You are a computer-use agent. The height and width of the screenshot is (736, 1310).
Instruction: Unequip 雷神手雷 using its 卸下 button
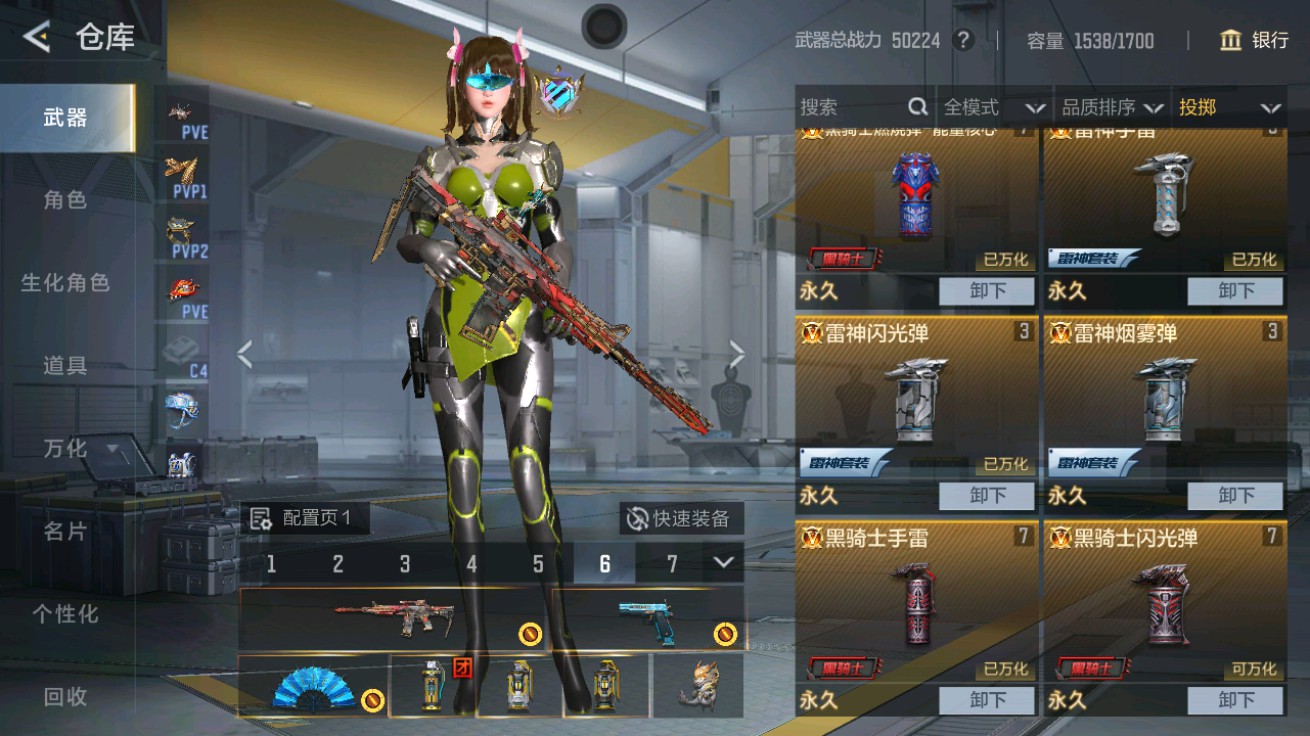click(1235, 291)
